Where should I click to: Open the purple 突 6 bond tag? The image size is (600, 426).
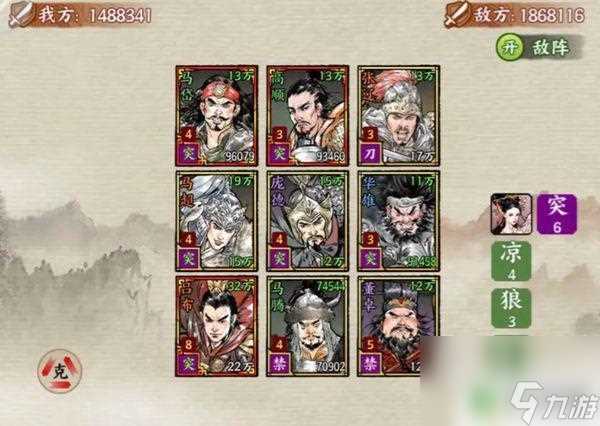coord(558,214)
